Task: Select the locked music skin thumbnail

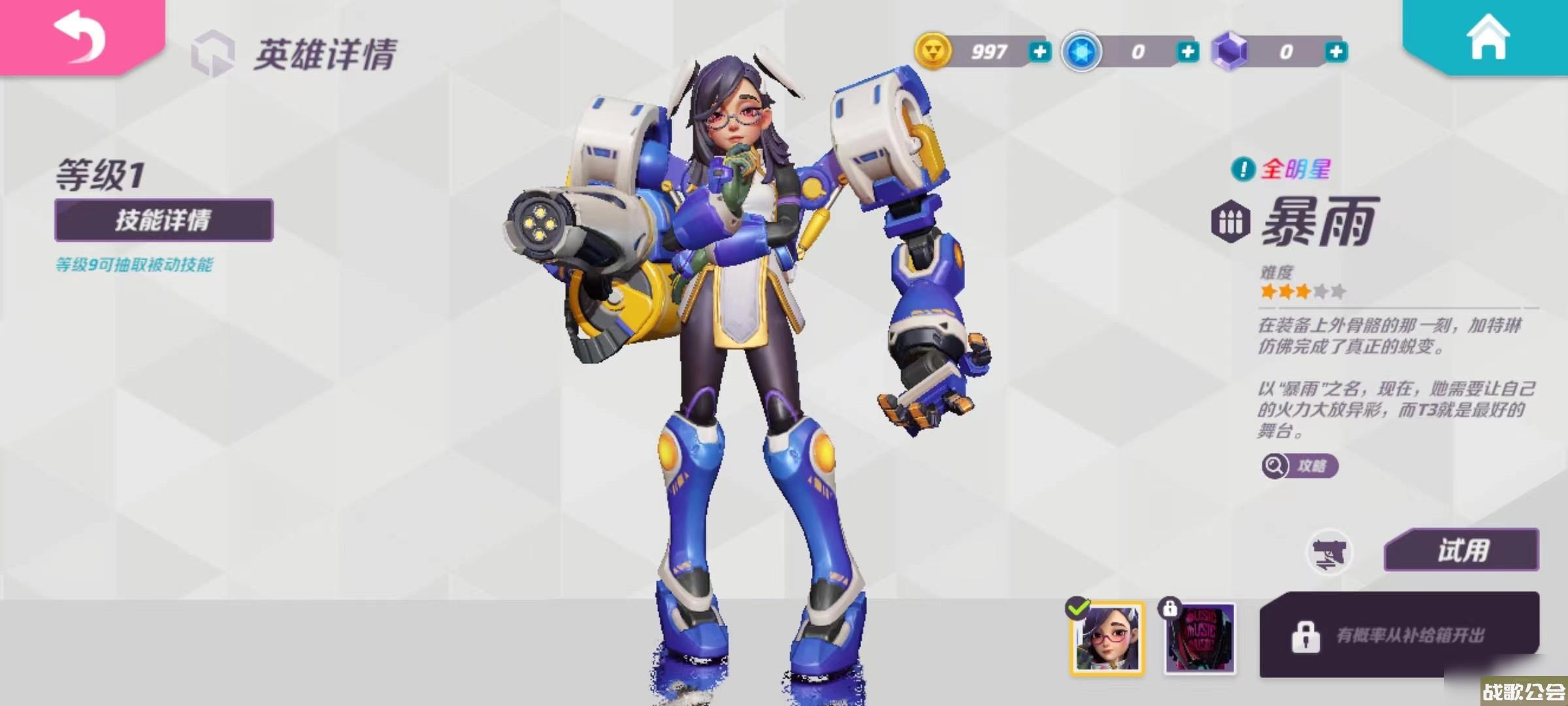Action: pyautogui.click(x=1200, y=638)
